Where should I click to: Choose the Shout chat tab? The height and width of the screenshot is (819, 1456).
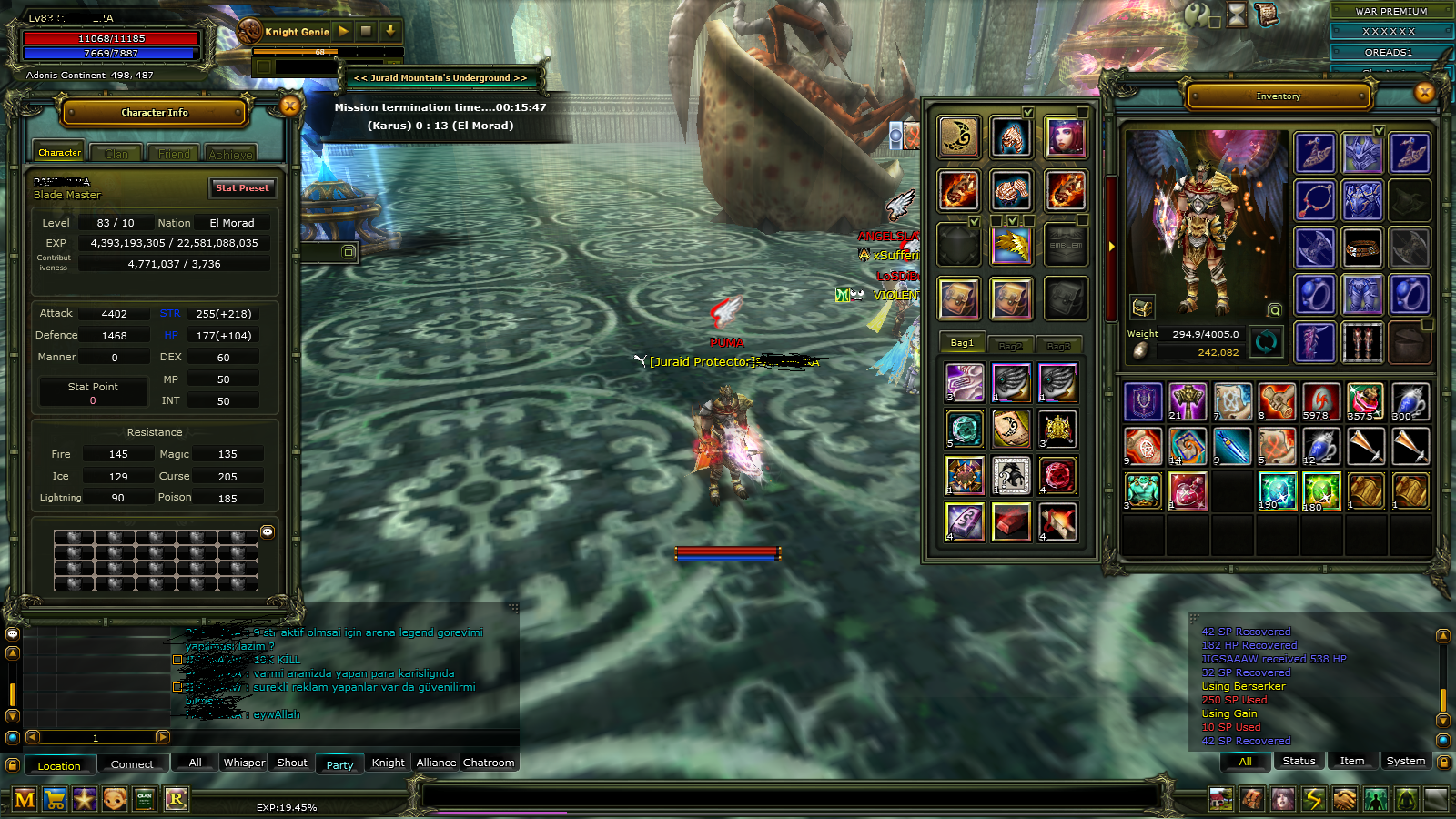[x=292, y=763]
